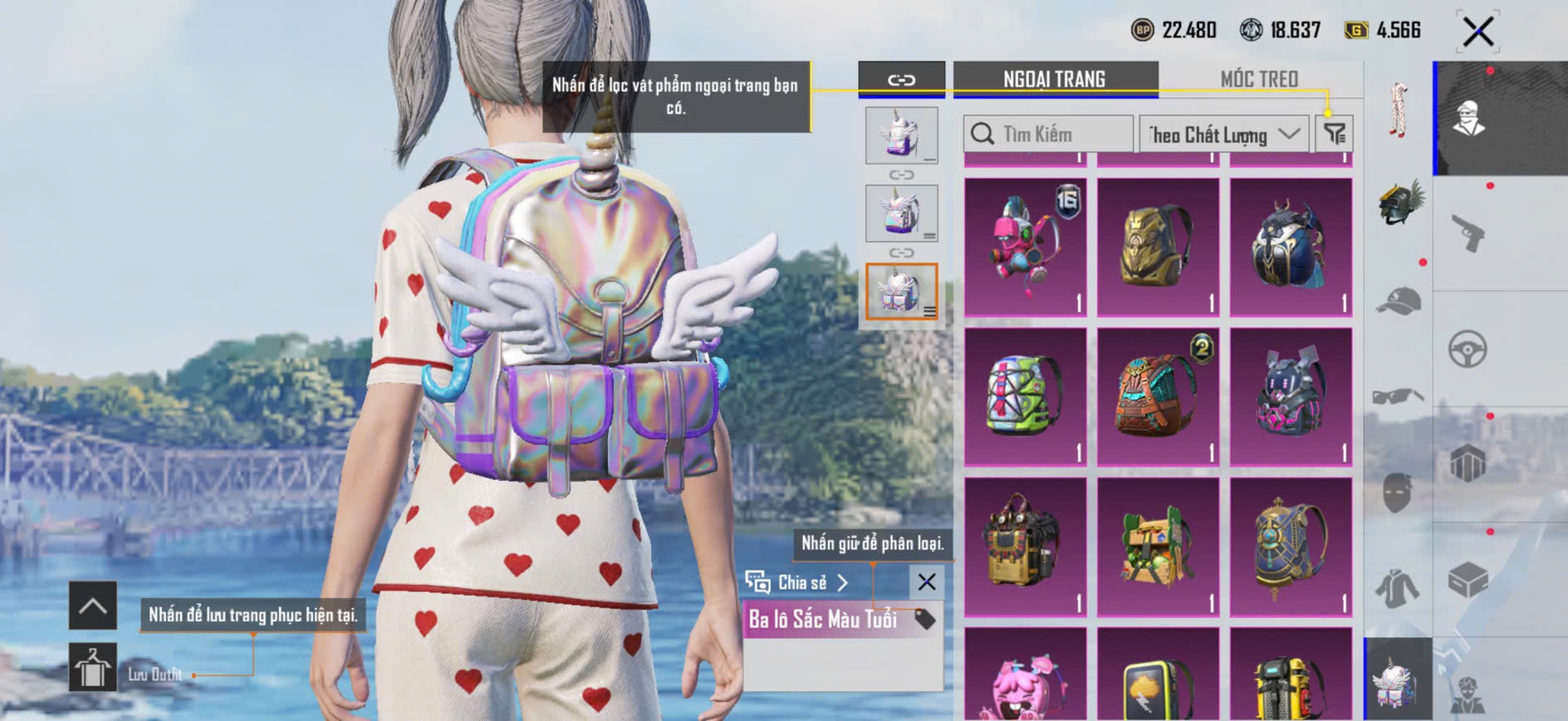
Task: Click the Tìm Kiếm search field
Action: click(1048, 134)
